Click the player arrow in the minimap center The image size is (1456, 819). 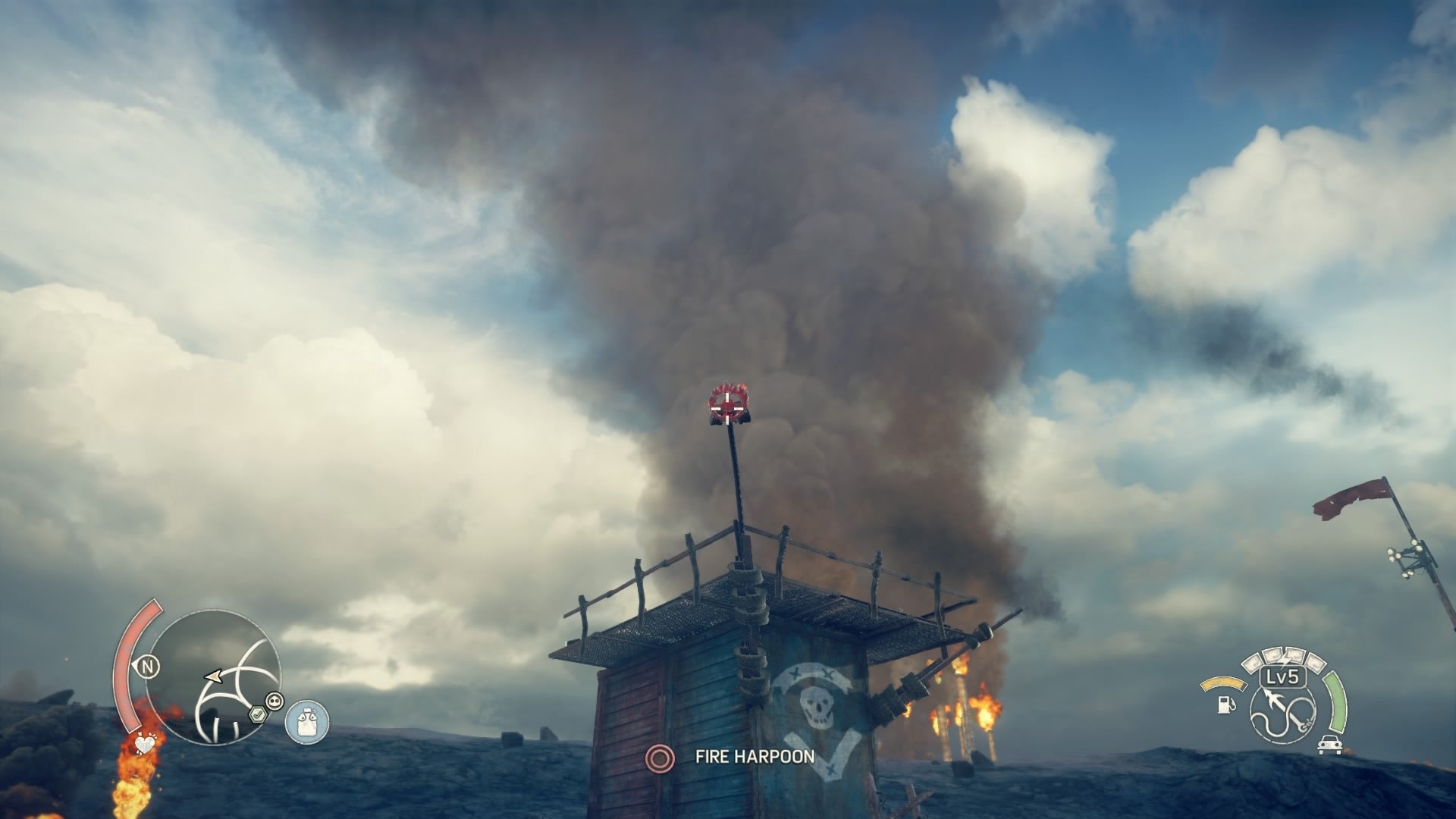tap(213, 676)
